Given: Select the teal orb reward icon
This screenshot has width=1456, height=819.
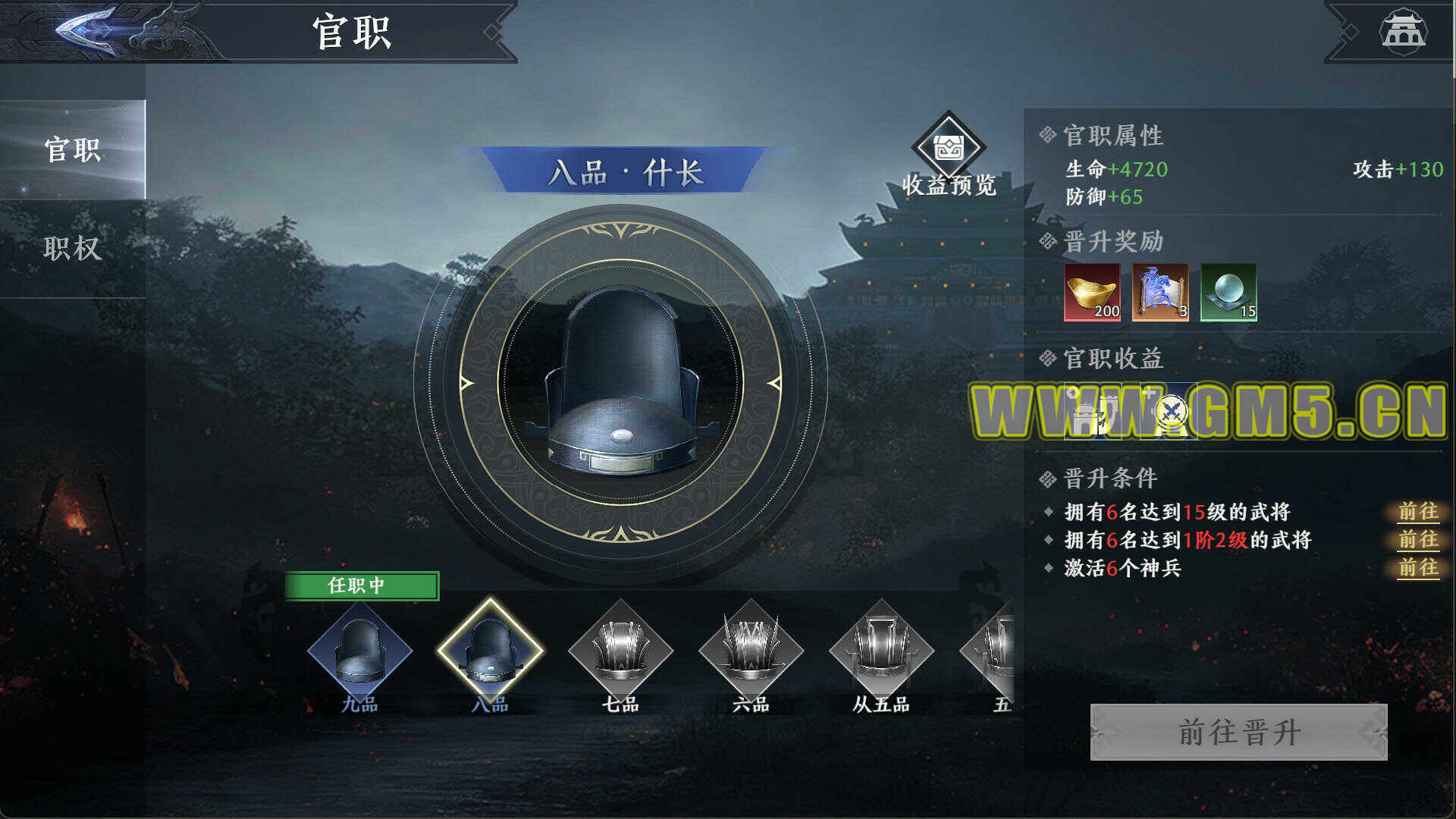Looking at the screenshot, I should point(1228,292).
